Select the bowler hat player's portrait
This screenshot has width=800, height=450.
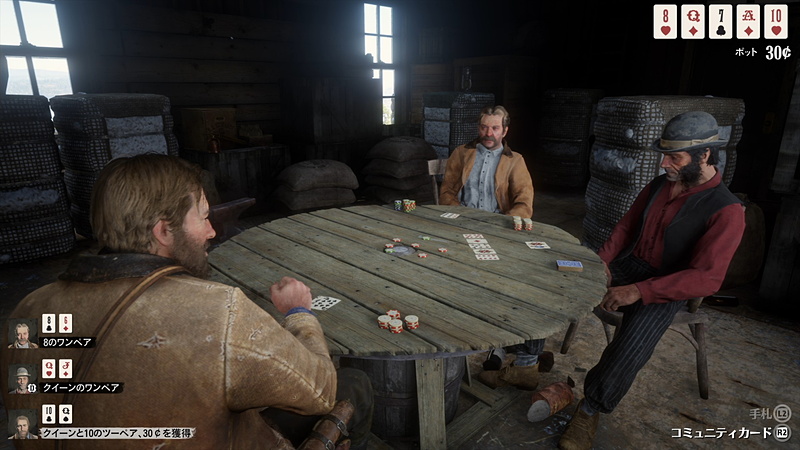pos(22,377)
